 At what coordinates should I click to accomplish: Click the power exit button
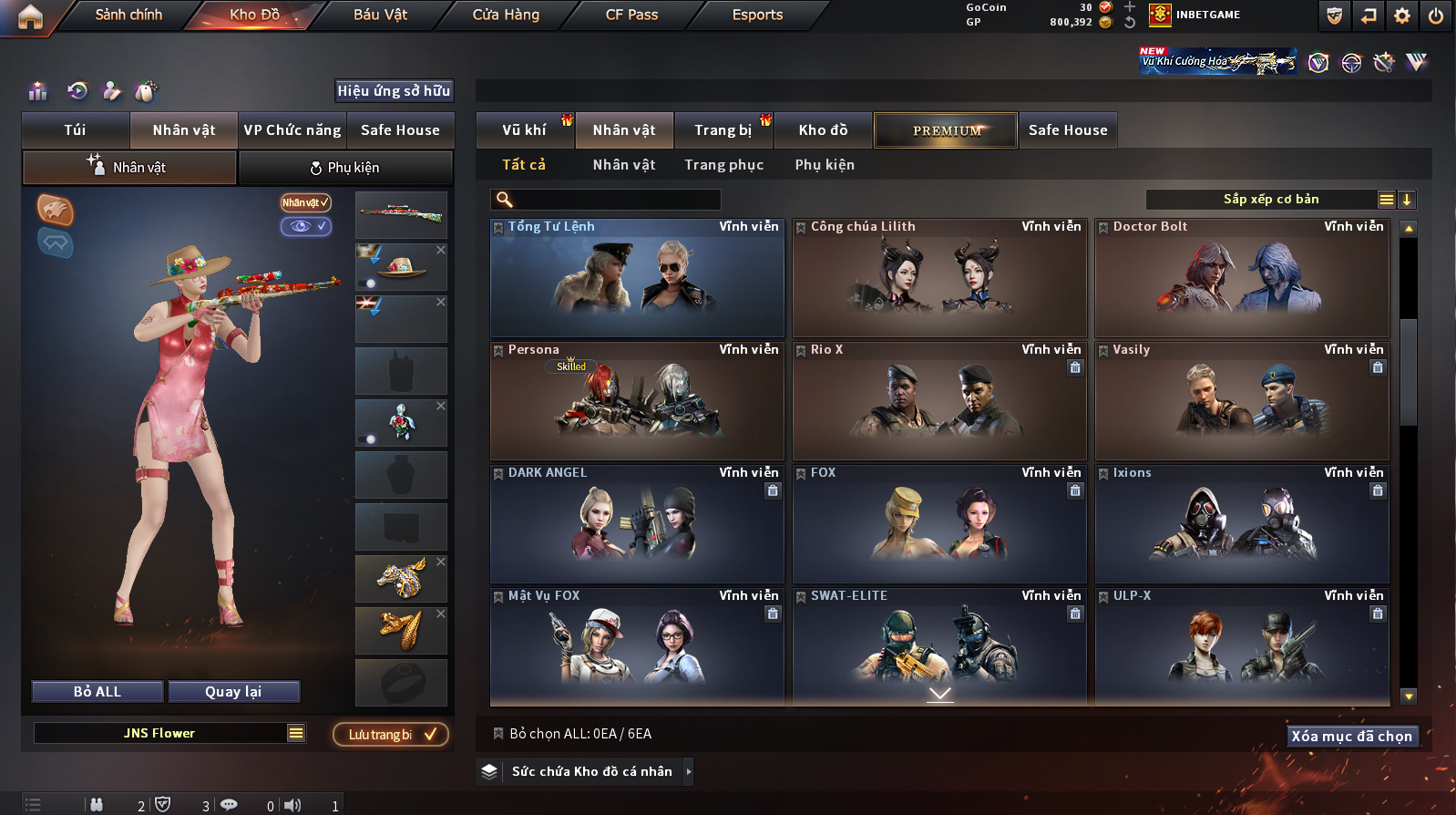coord(1435,15)
